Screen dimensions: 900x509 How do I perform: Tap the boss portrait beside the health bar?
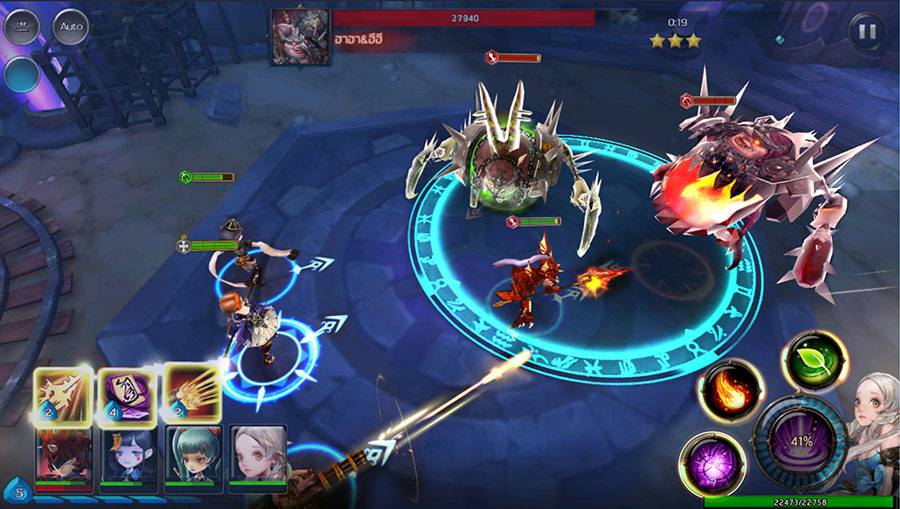coord(301,37)
